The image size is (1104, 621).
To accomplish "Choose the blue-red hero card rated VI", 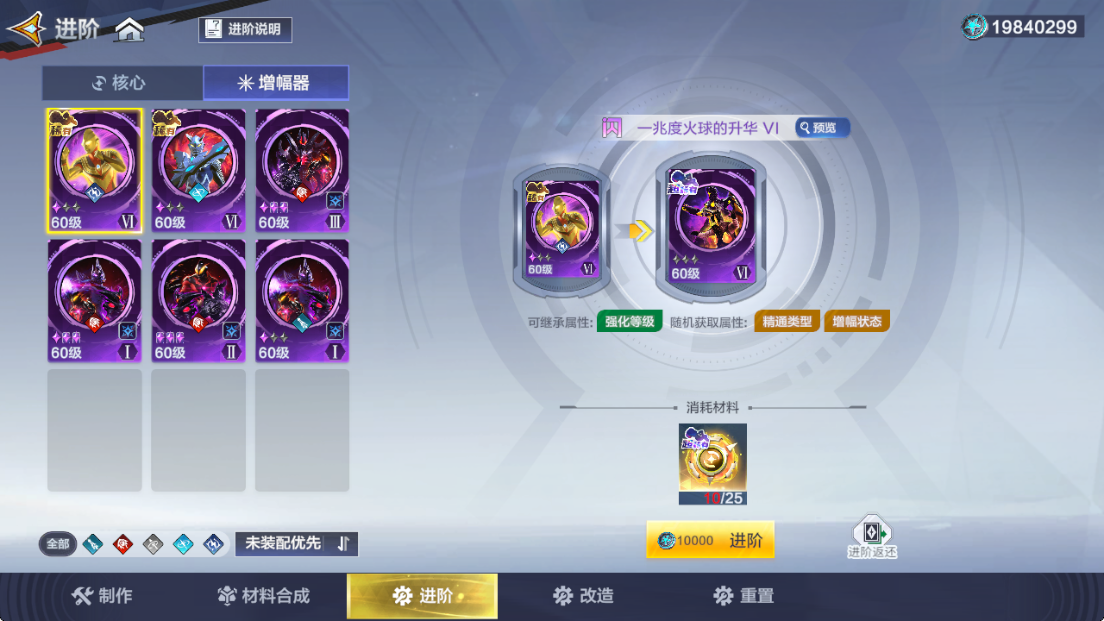I will [x=198, y=170].
